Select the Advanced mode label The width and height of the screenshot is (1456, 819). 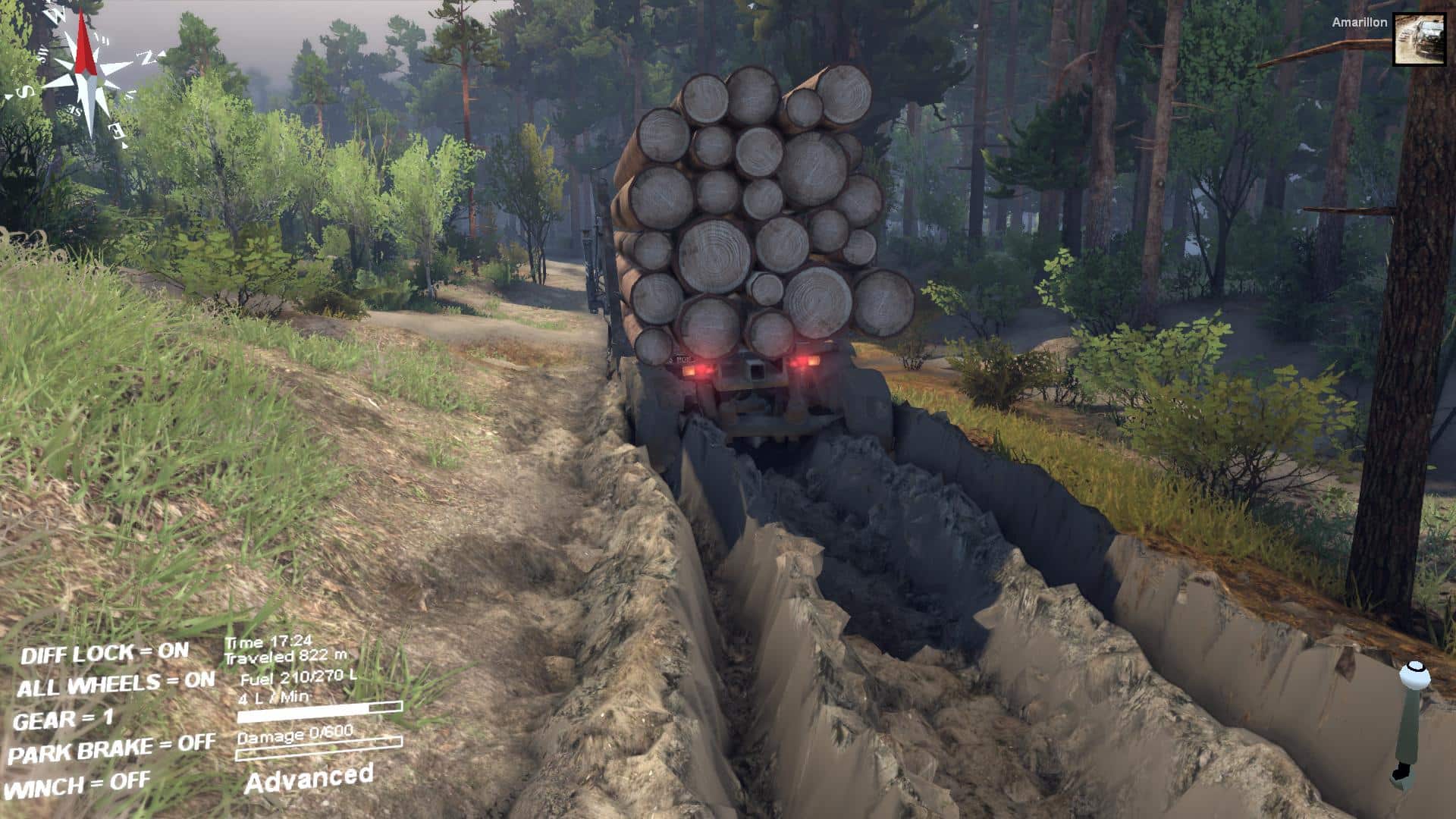point(309,779)
